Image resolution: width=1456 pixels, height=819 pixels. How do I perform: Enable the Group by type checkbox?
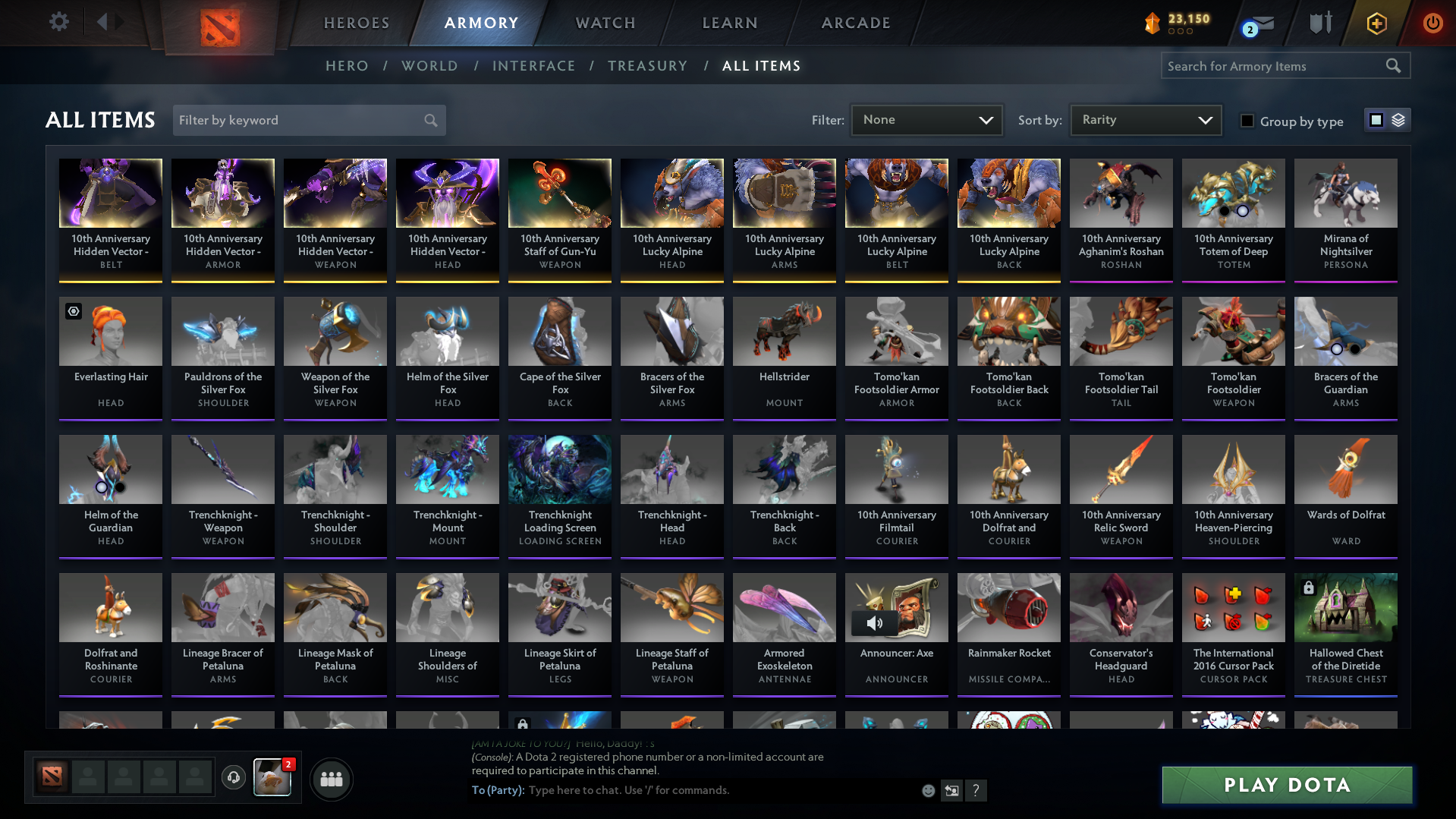pos(1247,121)
